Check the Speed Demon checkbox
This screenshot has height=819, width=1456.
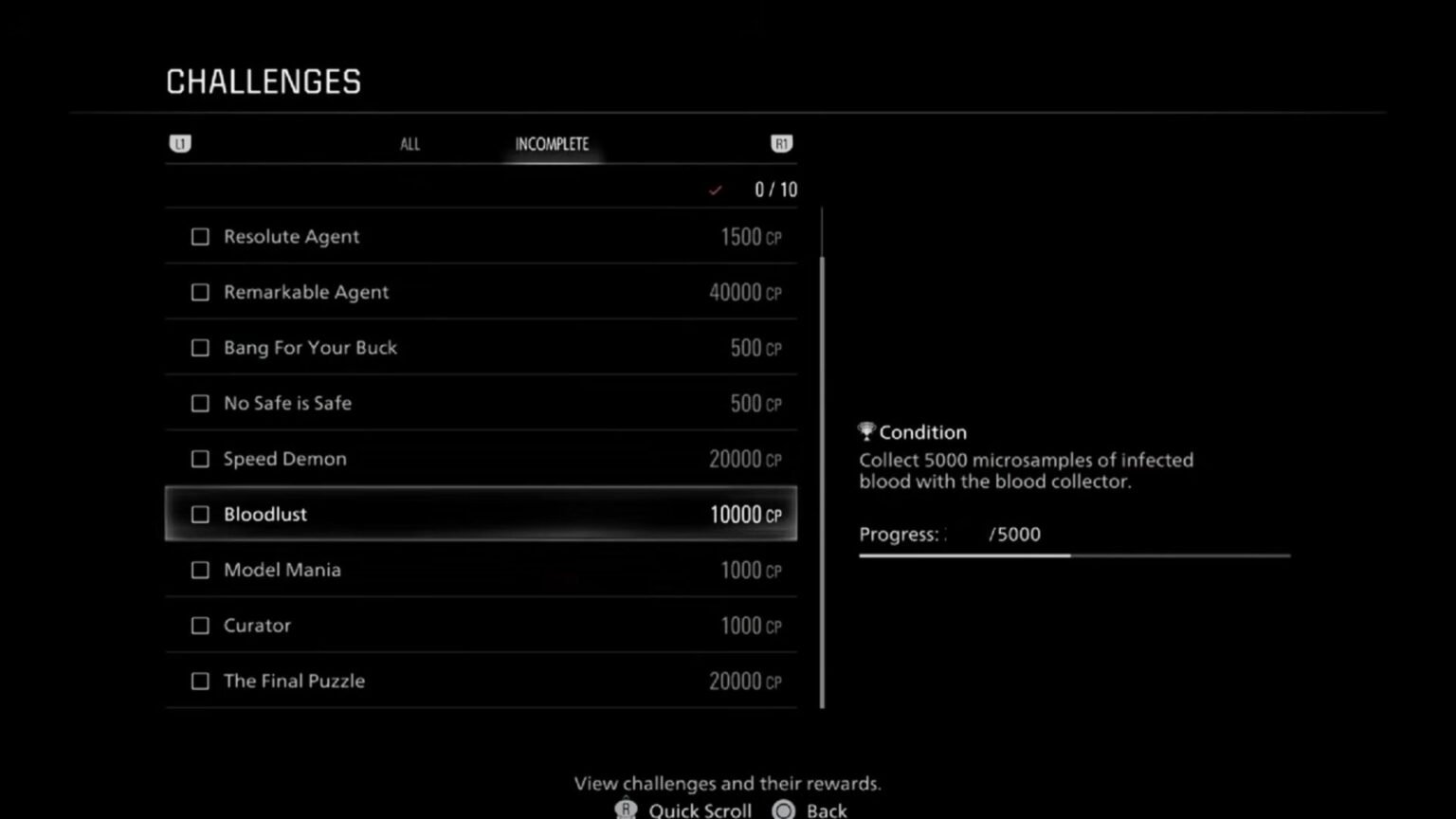click(200, 459)
